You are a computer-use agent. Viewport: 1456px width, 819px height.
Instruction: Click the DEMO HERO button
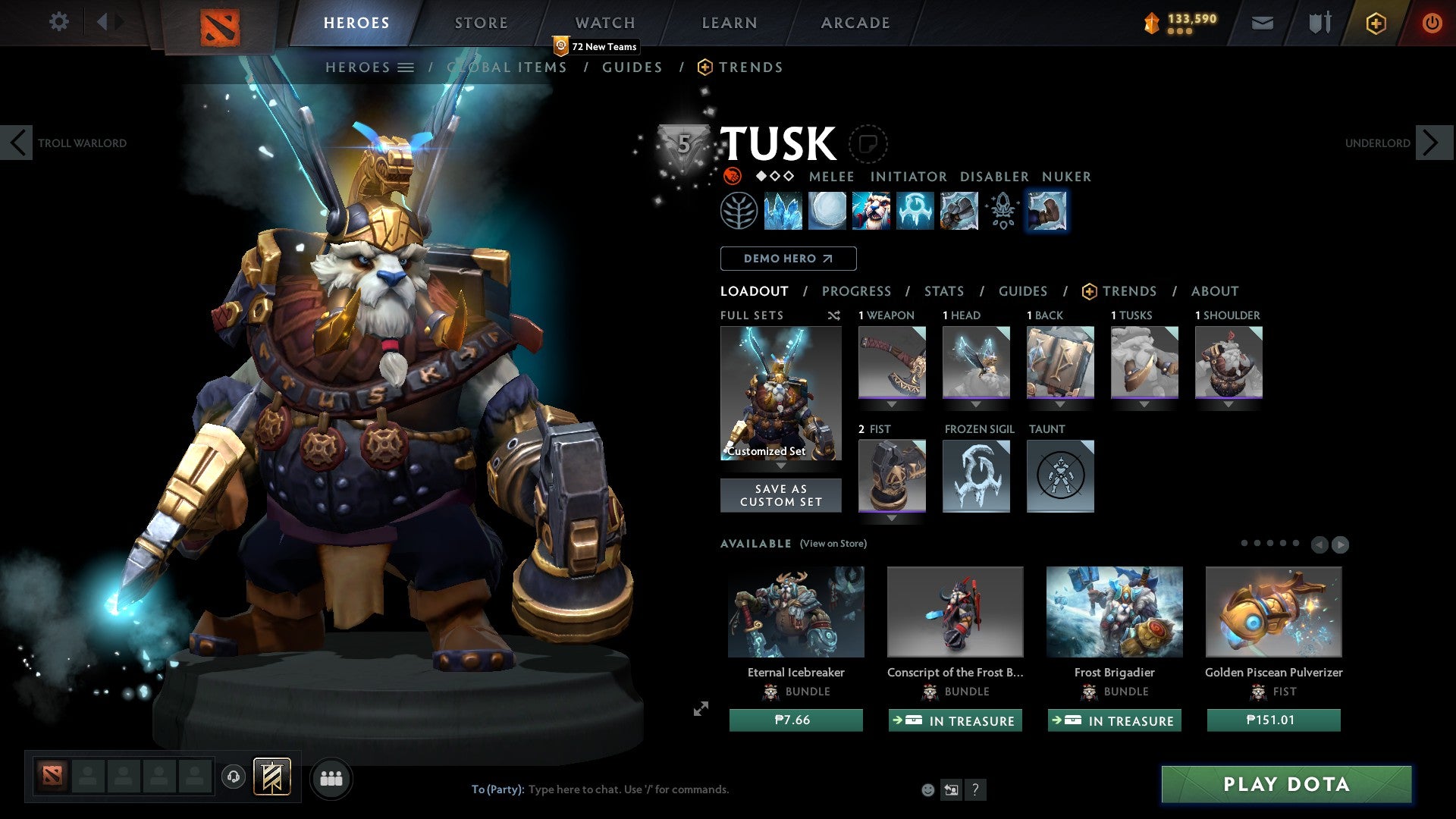[x=787, y=258]
